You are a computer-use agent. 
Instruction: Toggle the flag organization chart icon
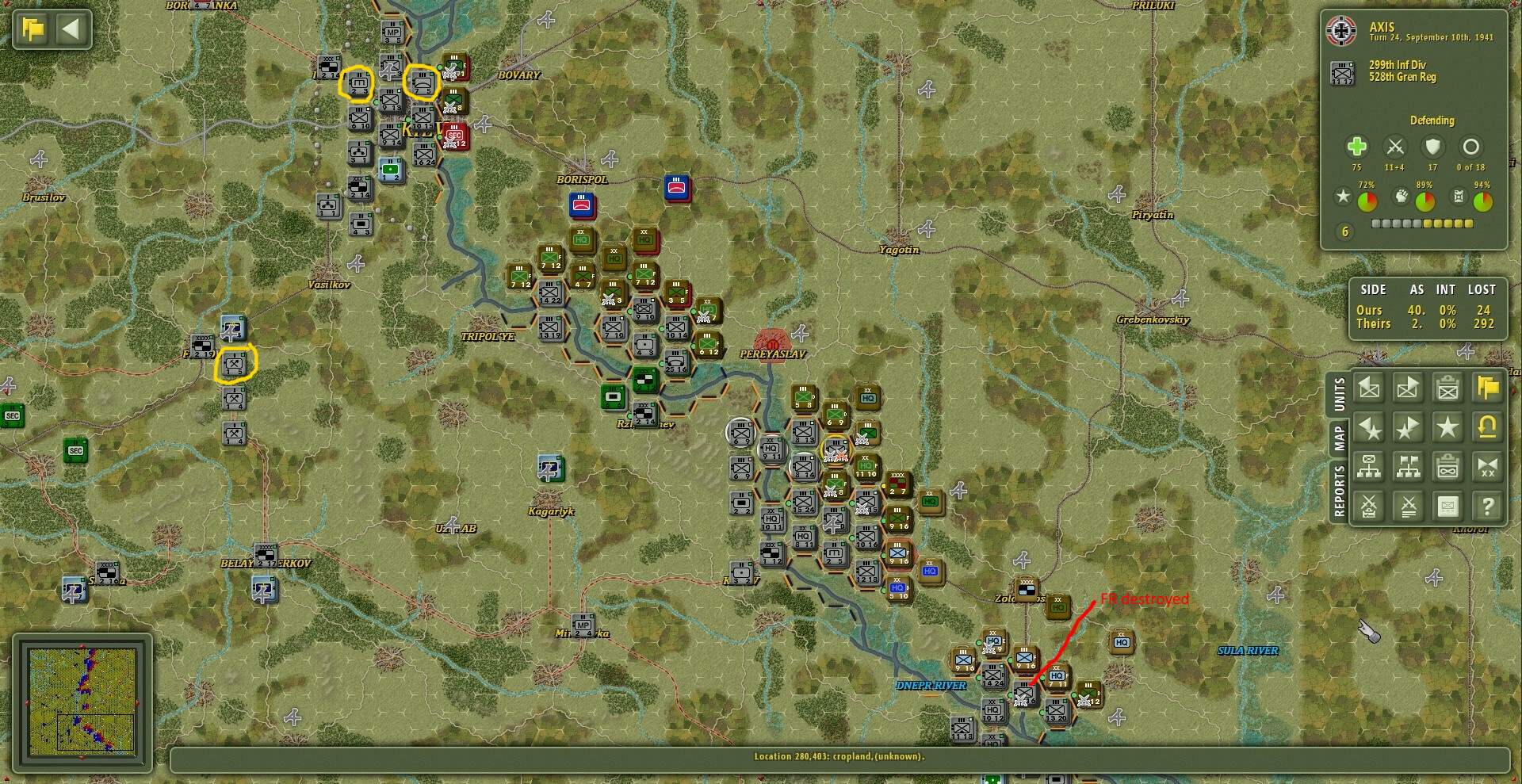point(1409,467)
